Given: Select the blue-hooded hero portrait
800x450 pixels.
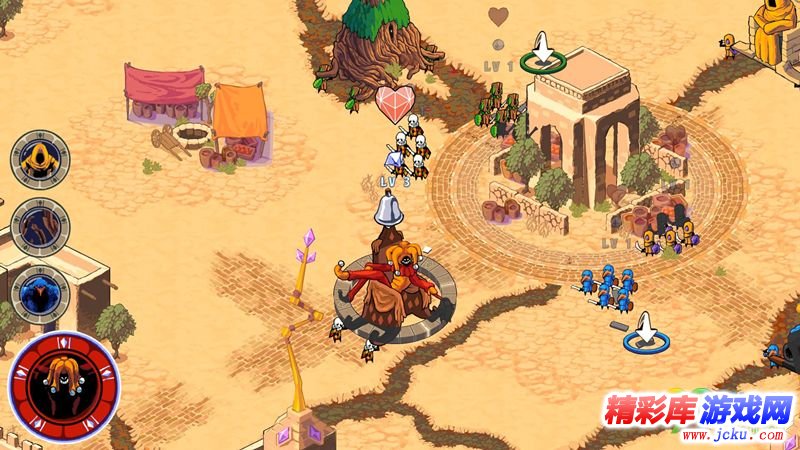Looking at the screenshot, I should point(40,293).
